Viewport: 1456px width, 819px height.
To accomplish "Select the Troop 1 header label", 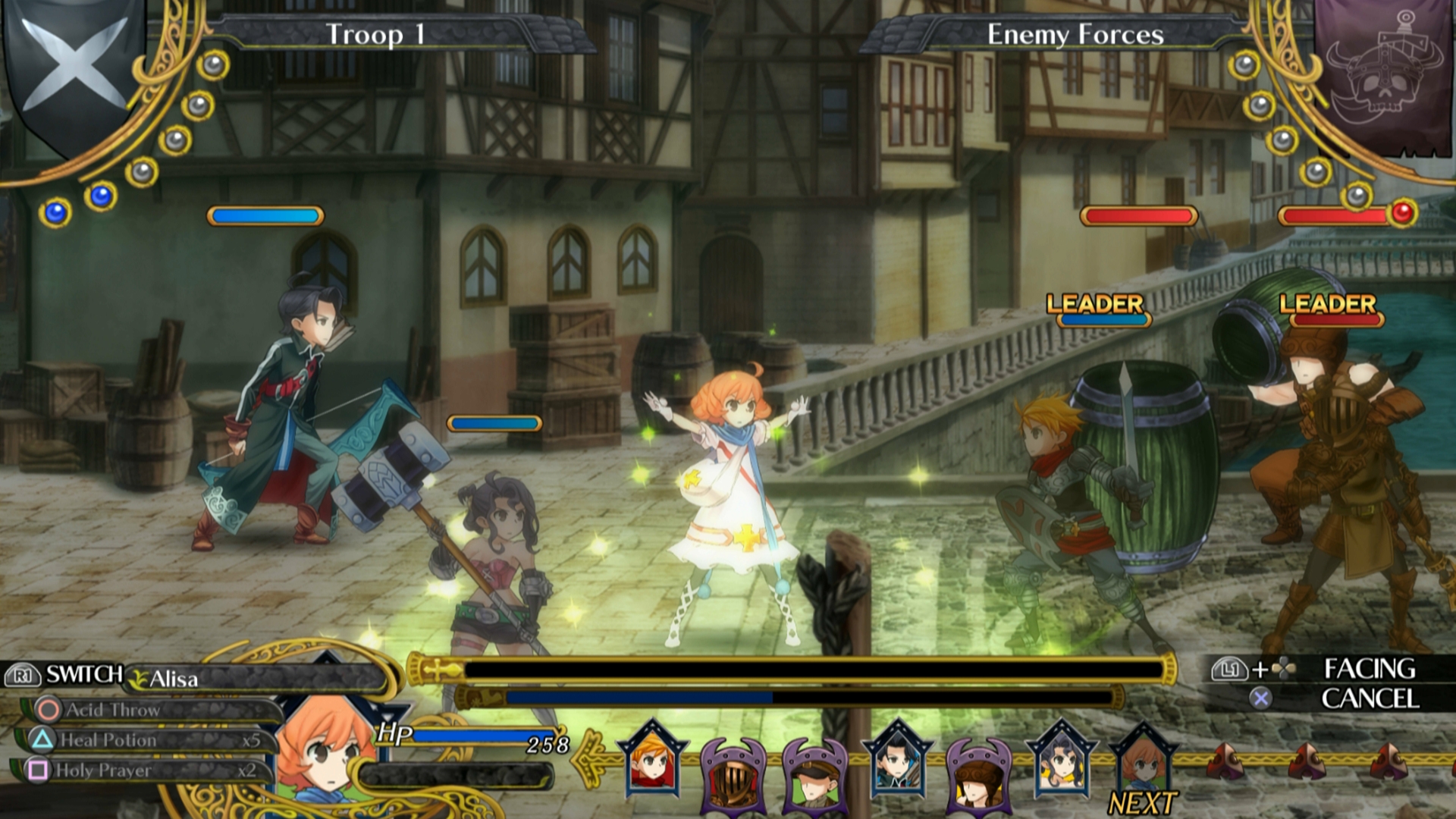I will 375,35.
